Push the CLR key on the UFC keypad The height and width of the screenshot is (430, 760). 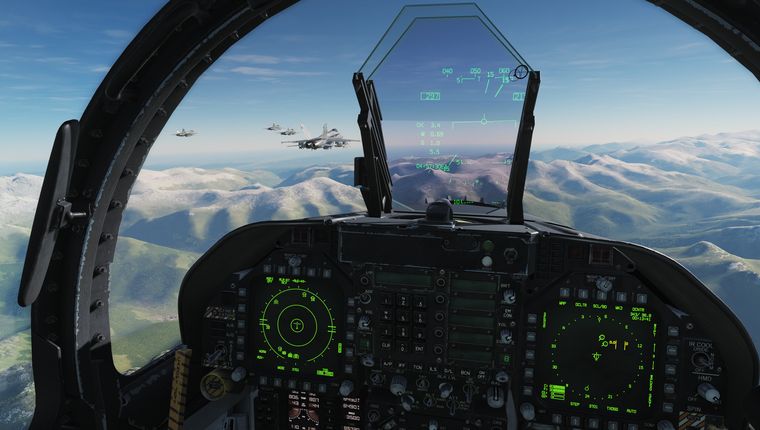(x=386, y=346)
